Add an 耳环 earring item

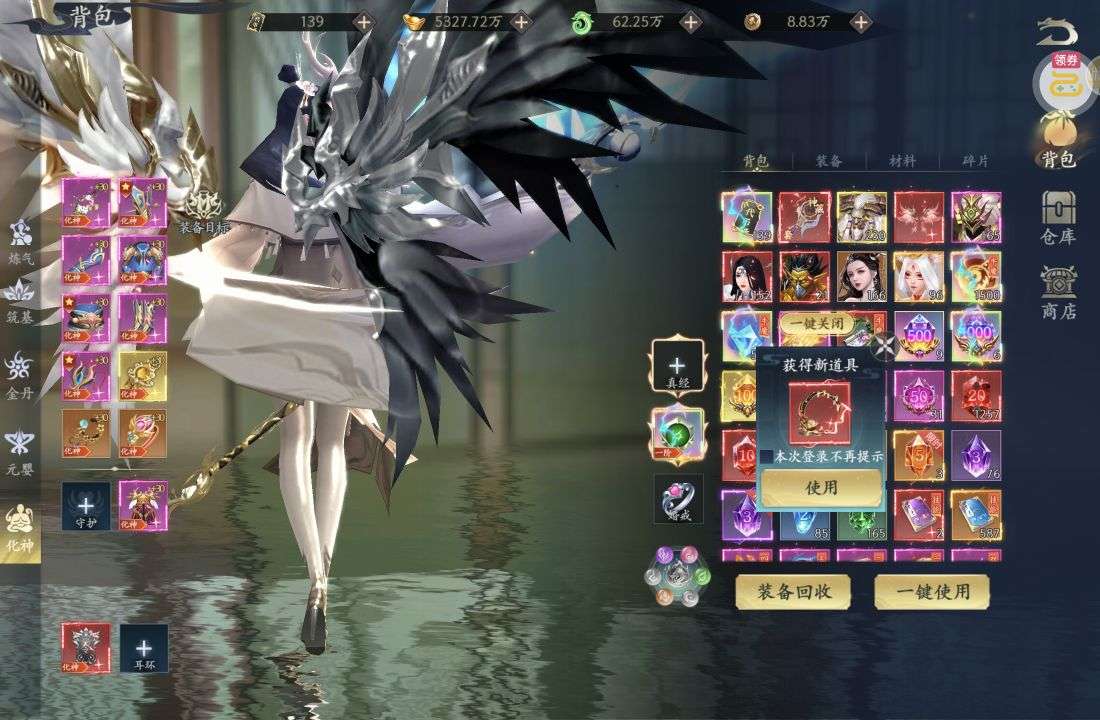144,648
